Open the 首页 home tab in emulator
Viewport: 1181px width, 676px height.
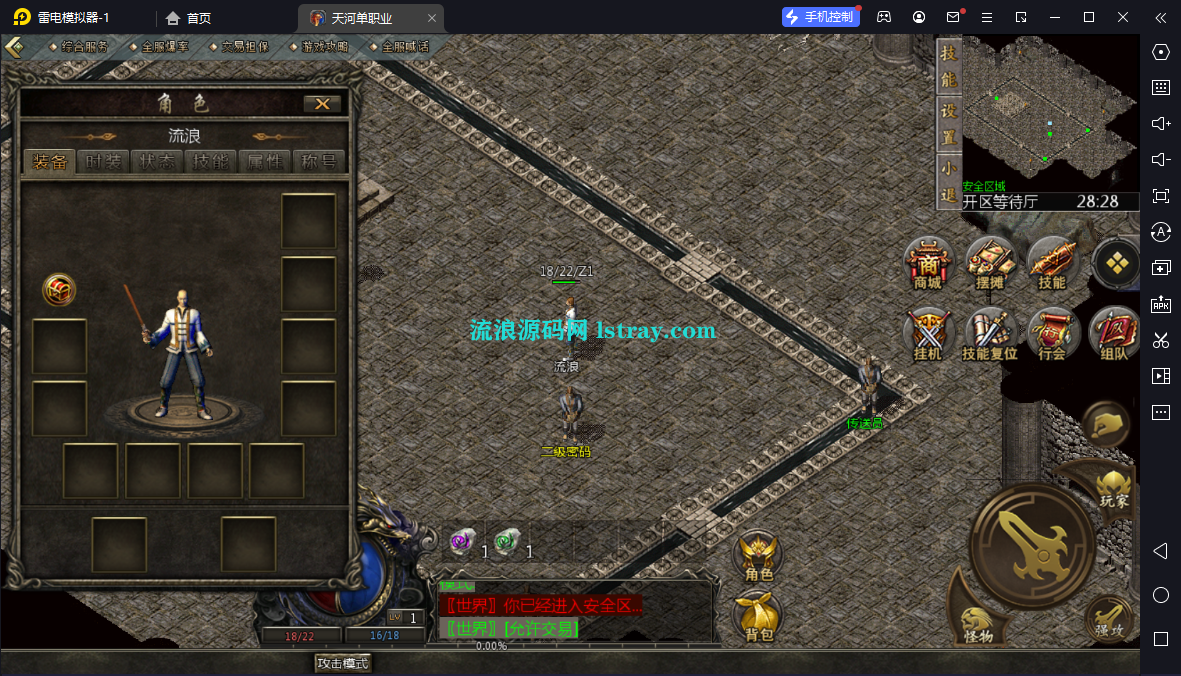[188, 18]
